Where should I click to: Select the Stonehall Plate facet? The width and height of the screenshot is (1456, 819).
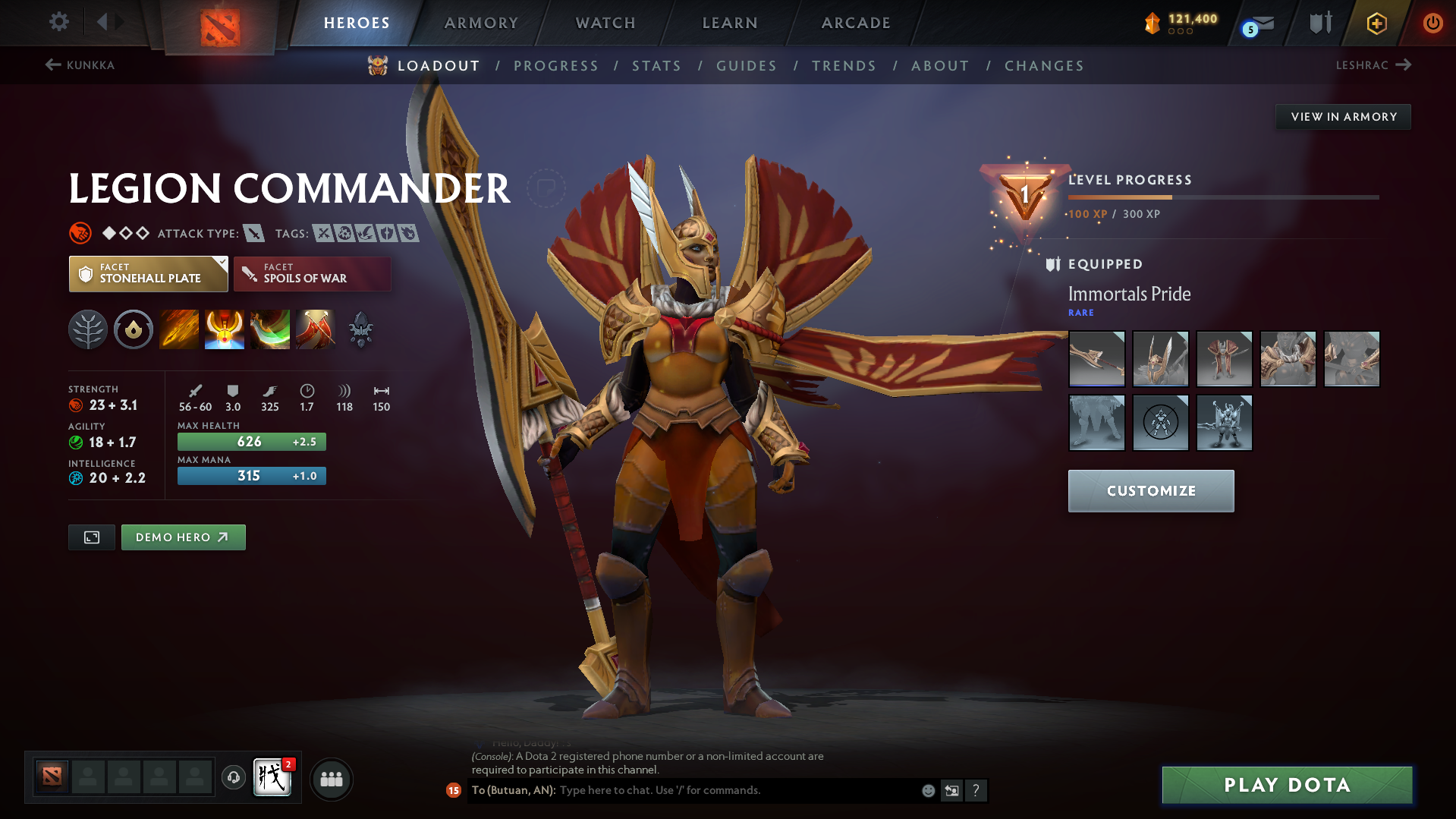pos(148,273)
